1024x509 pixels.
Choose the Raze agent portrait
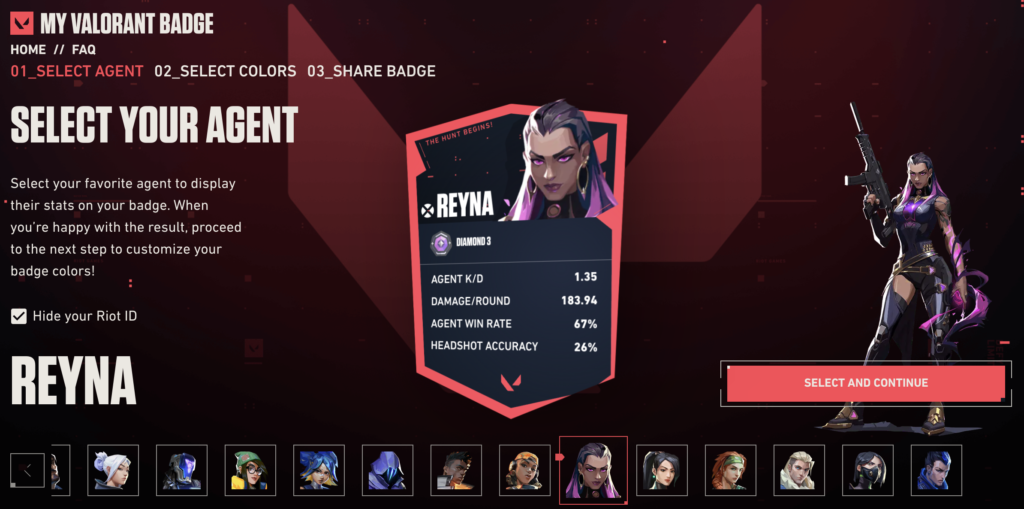525,470
